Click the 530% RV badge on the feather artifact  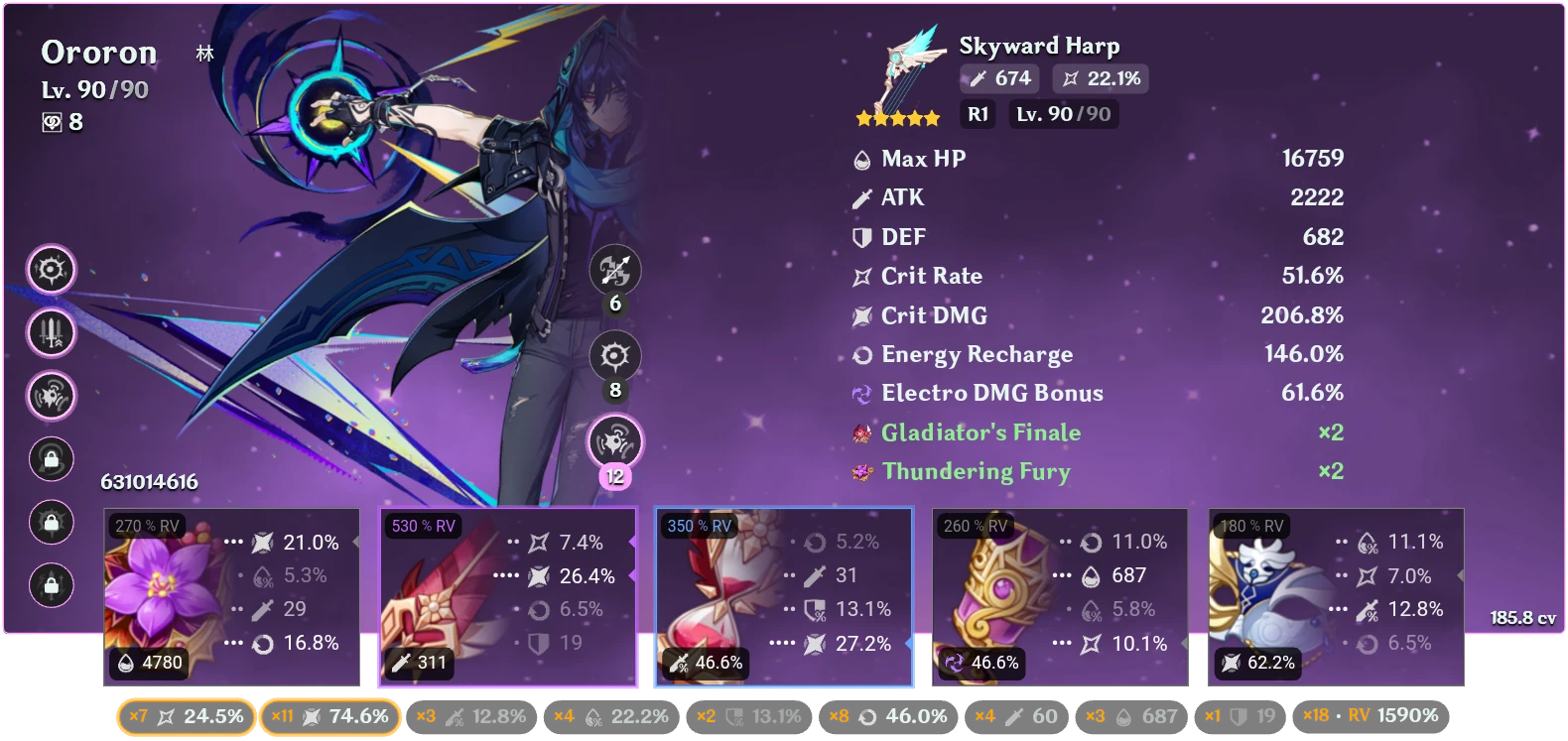coord(423,528)
